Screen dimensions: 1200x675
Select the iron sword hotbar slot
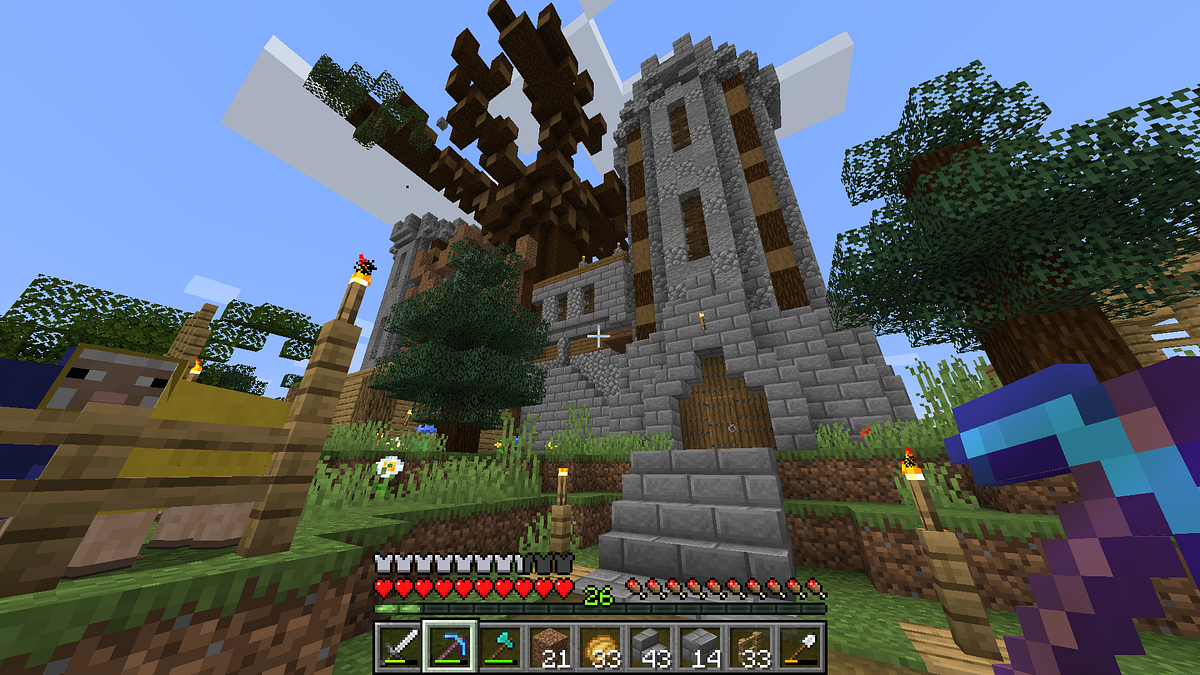coord(397,647)
